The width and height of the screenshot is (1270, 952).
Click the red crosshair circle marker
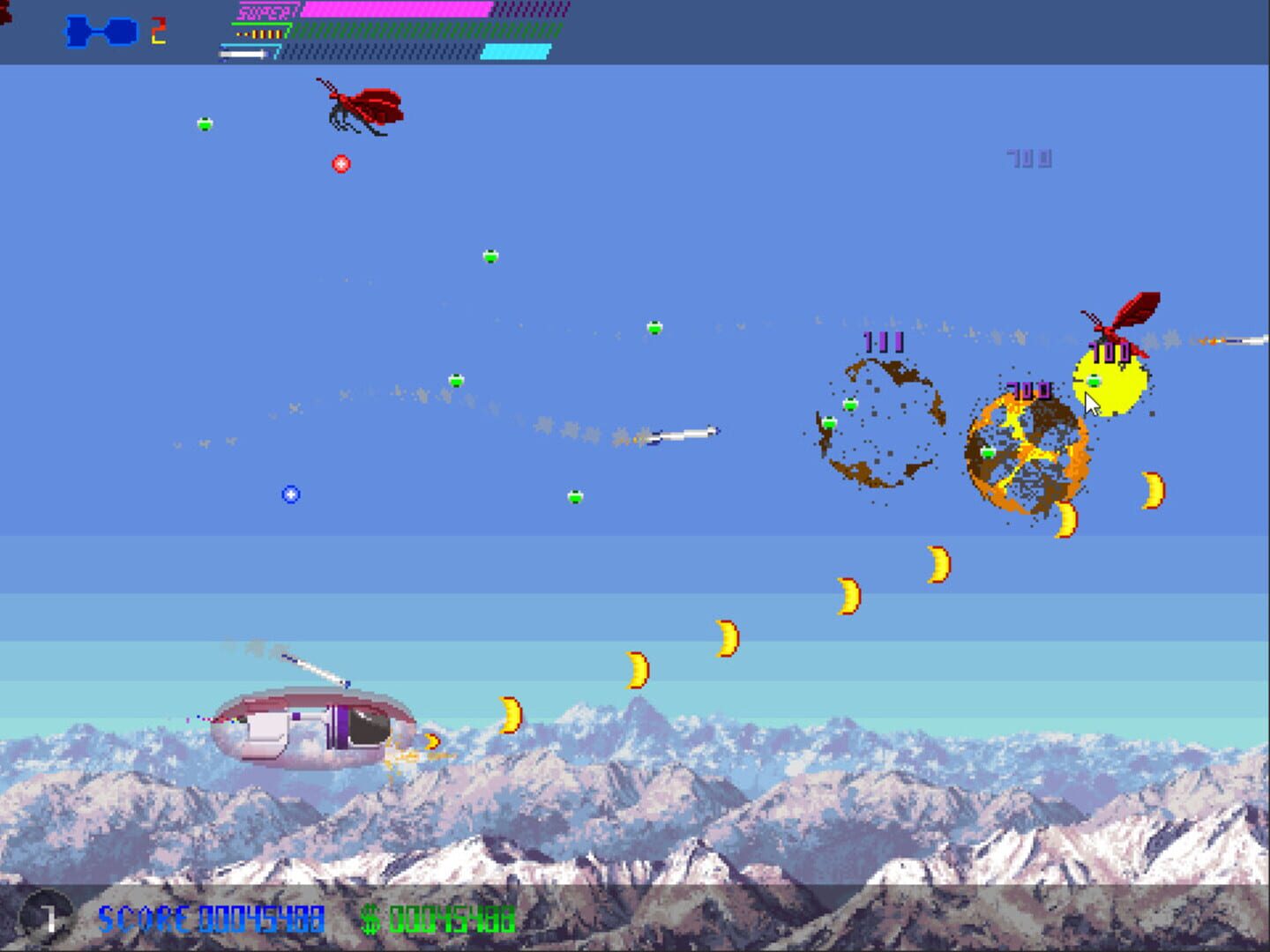340,164
